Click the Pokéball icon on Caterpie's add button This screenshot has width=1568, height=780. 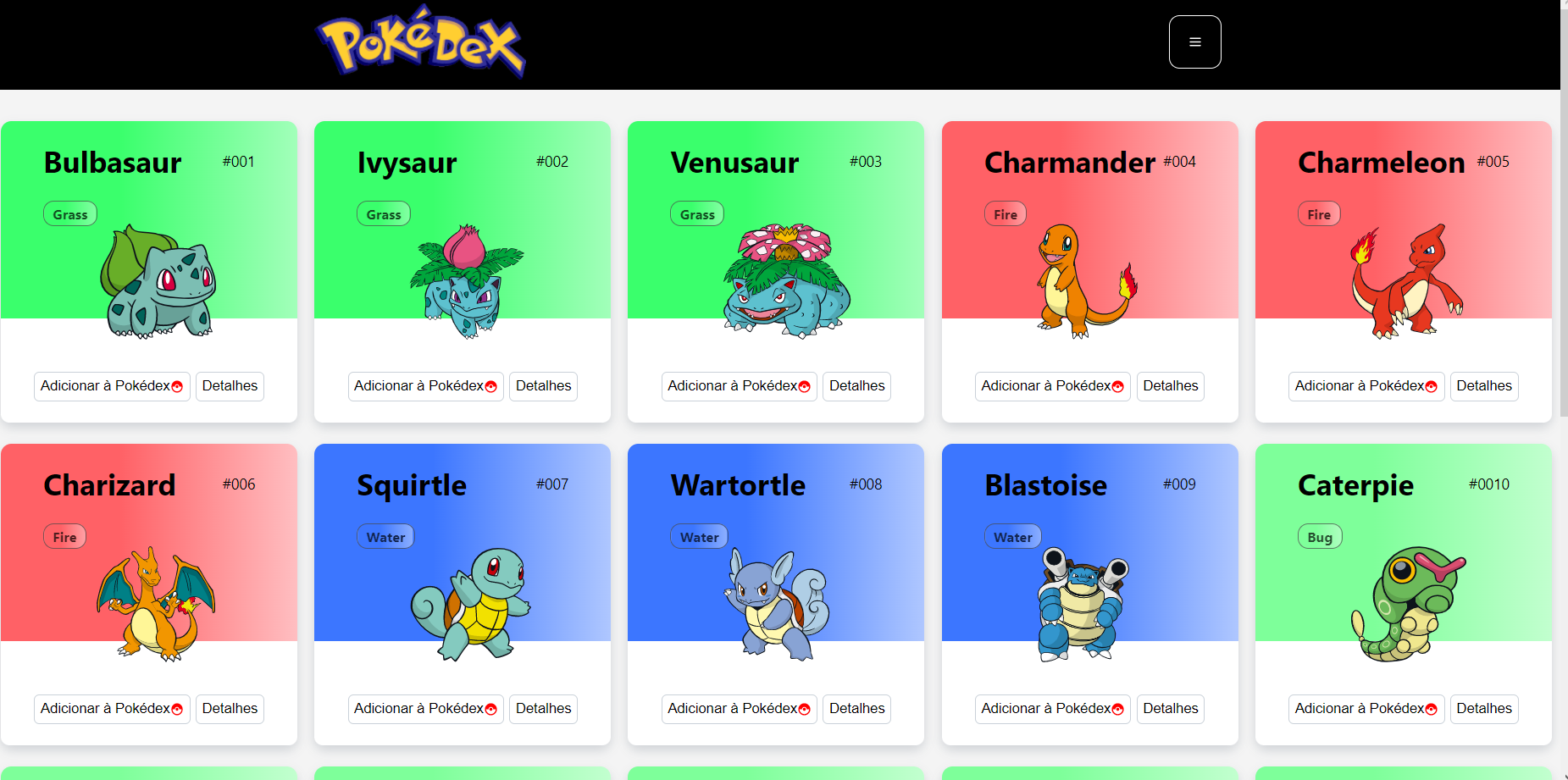point(1432,709)
